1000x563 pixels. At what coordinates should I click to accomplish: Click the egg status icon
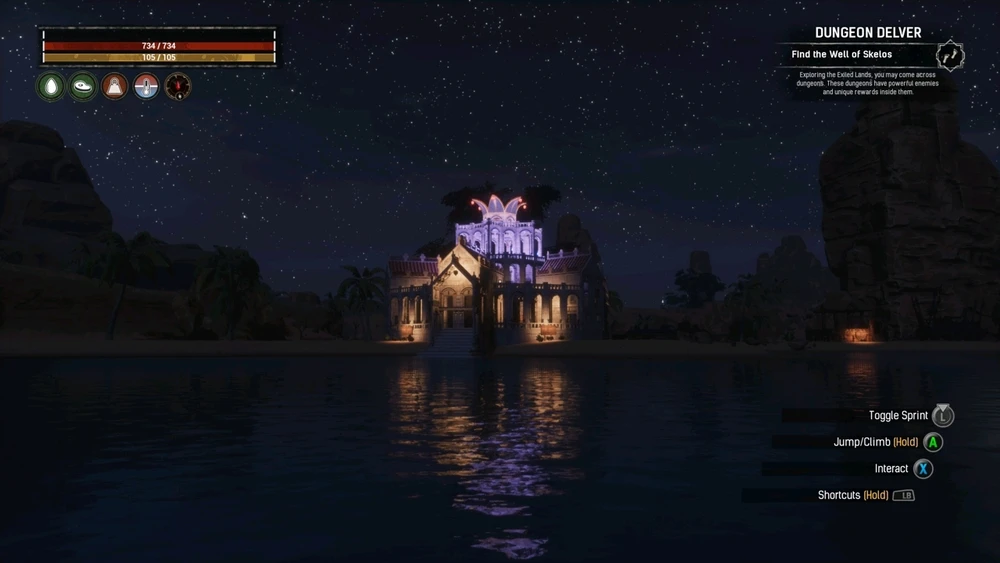pyautogui.click(x=51, y=86)
